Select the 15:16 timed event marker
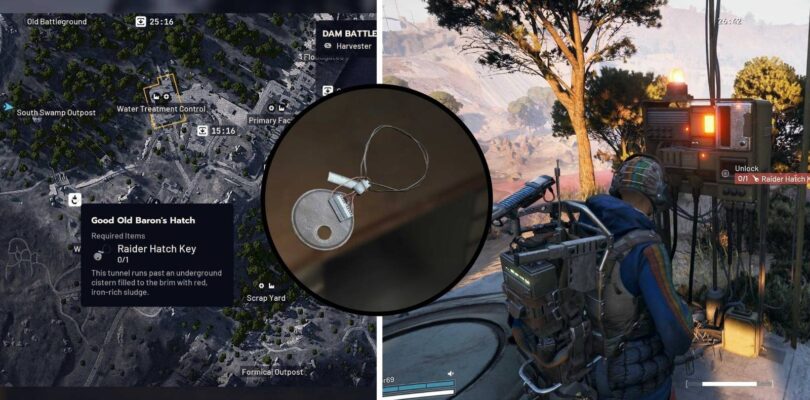Image resolution: width=810 pixels, height=400 pixels. pyautogui.click(x=203, y=131)
